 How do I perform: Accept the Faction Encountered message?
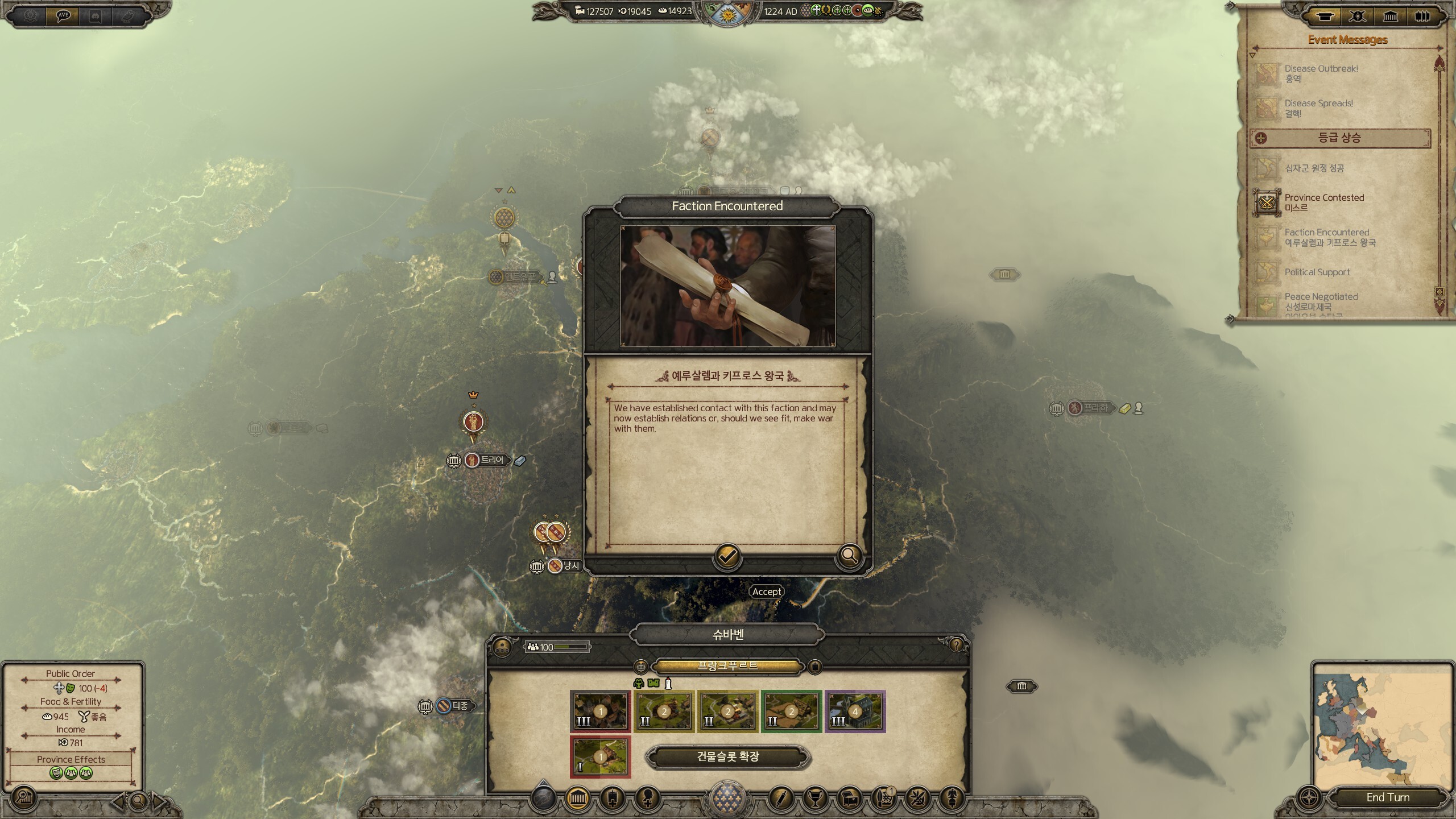[727, 556]
